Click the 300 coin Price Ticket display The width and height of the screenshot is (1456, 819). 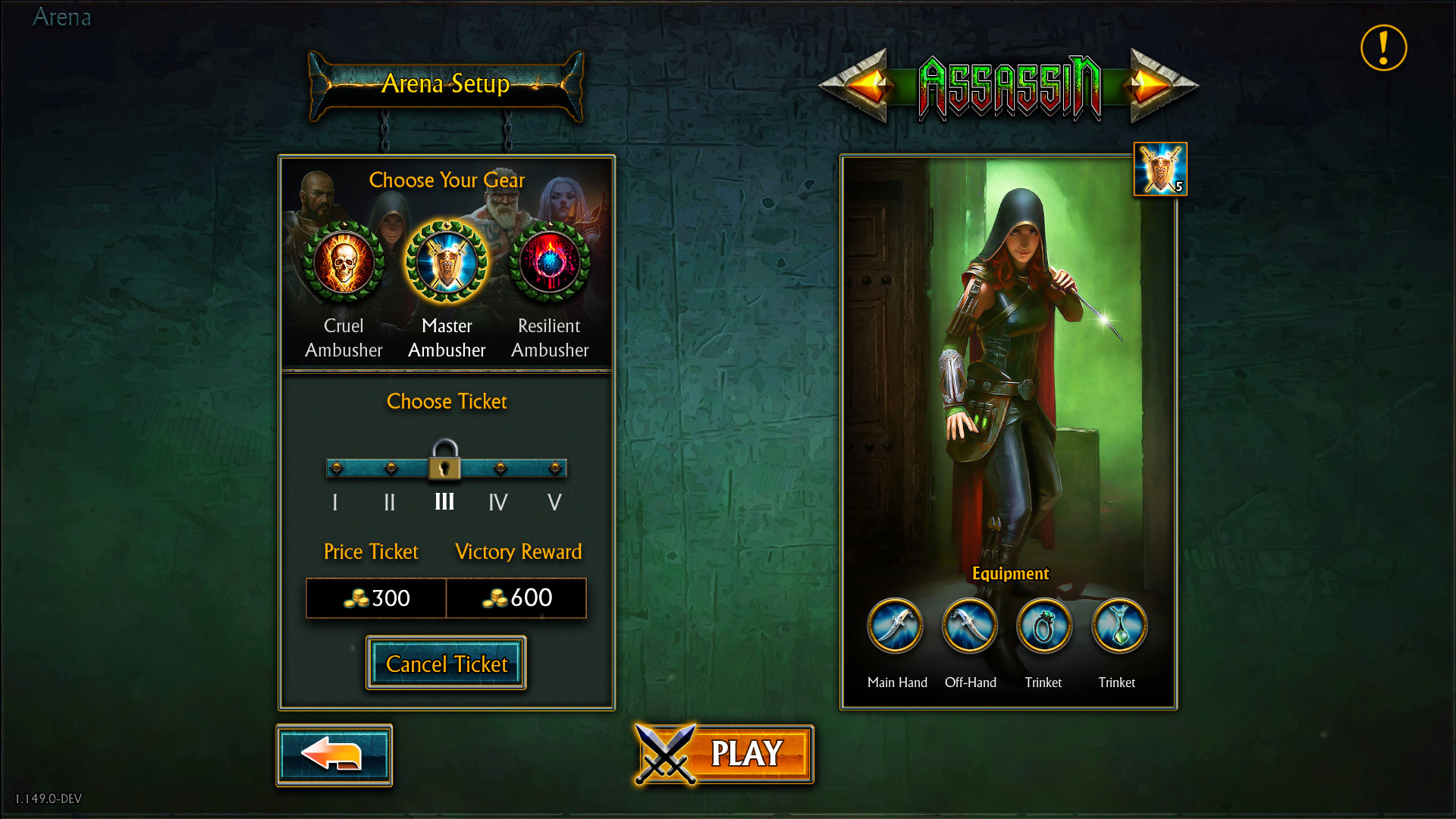[375, 598]
